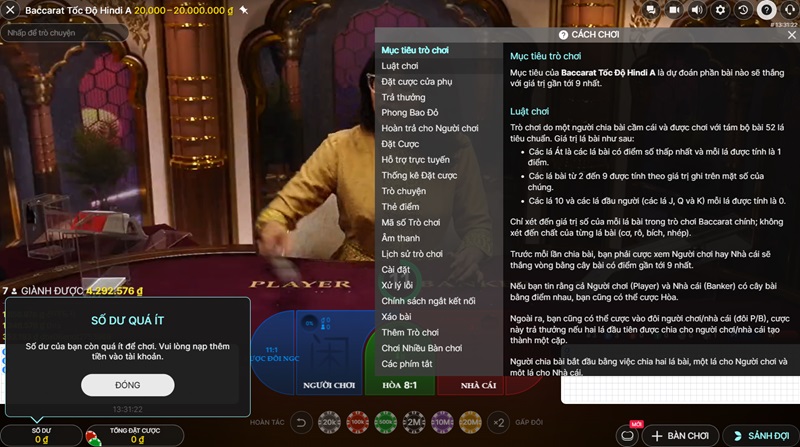Open the Luật chơi help section

click(400, 66)
